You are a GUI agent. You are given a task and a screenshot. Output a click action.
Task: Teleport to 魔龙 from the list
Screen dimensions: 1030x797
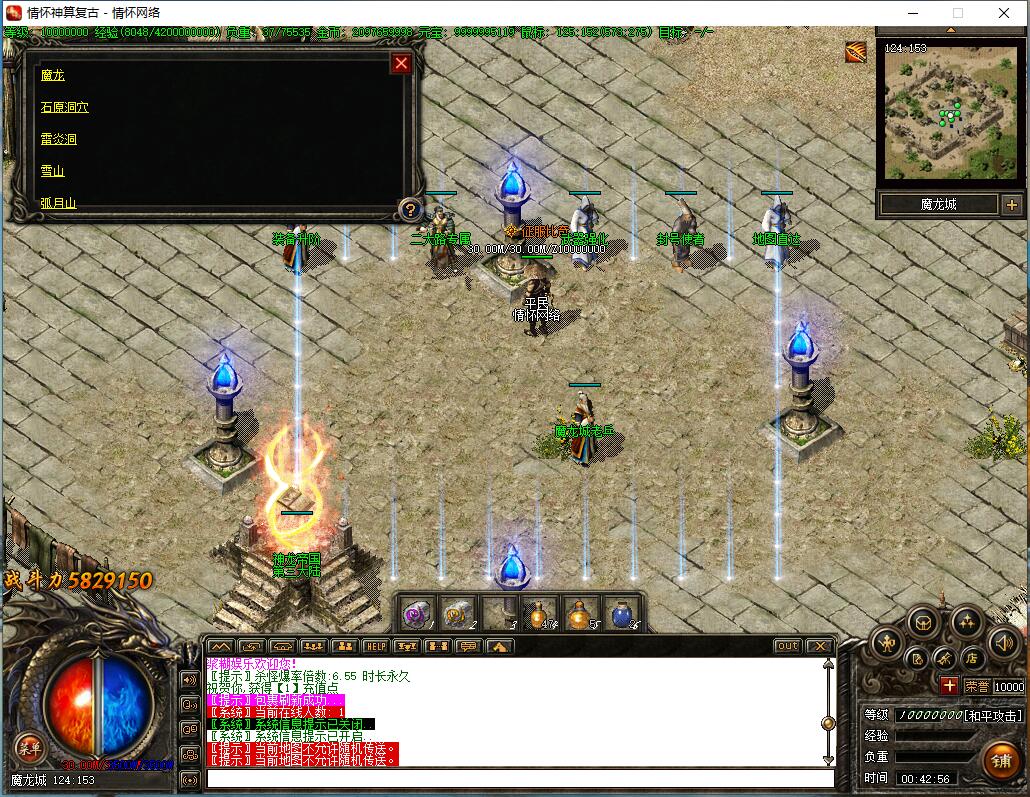click(52, 75)
